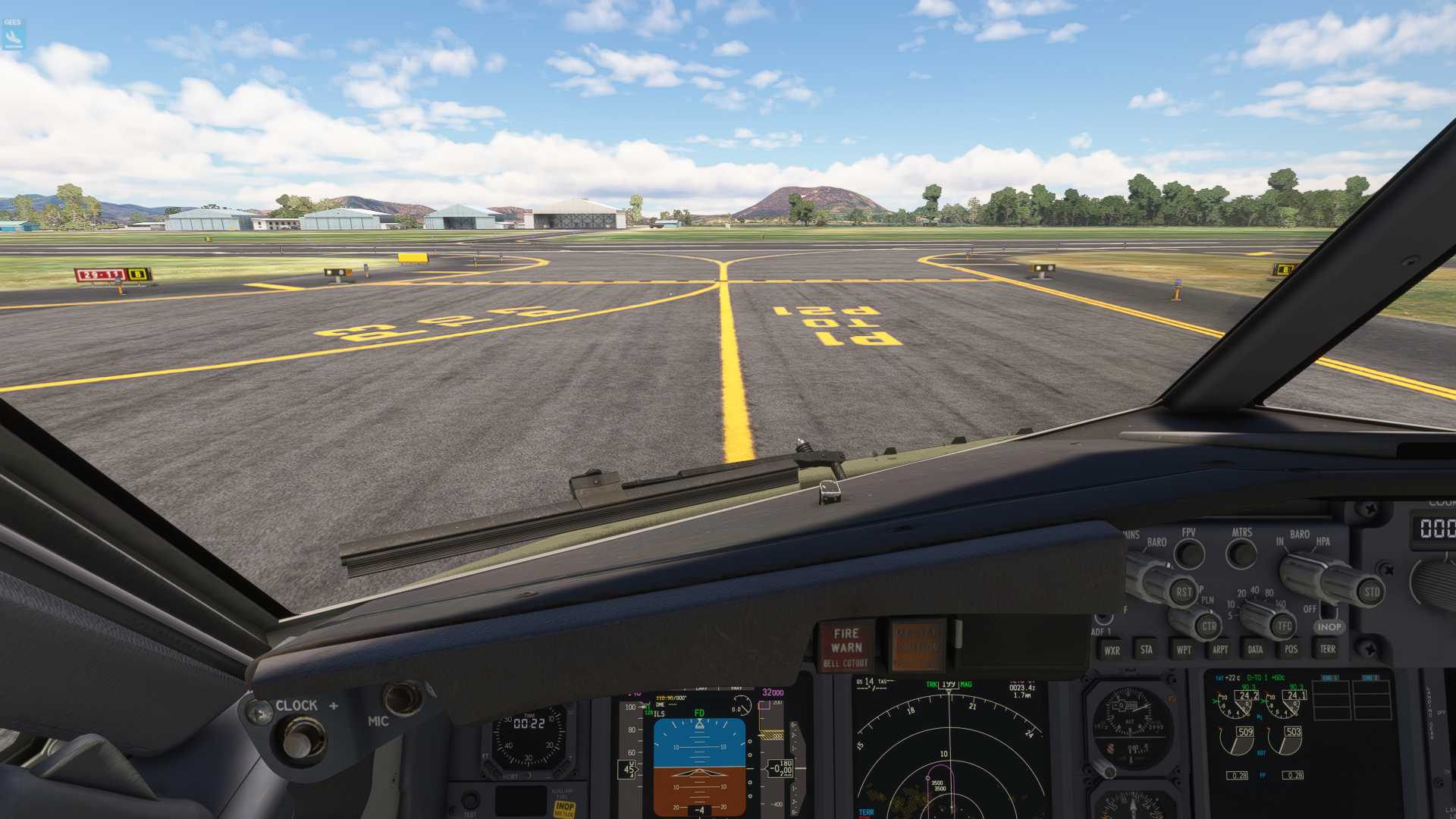Viewport: 1456px width, 819px height.
Task: Click the GEES landing overlay icon
Action: point(13,33)
